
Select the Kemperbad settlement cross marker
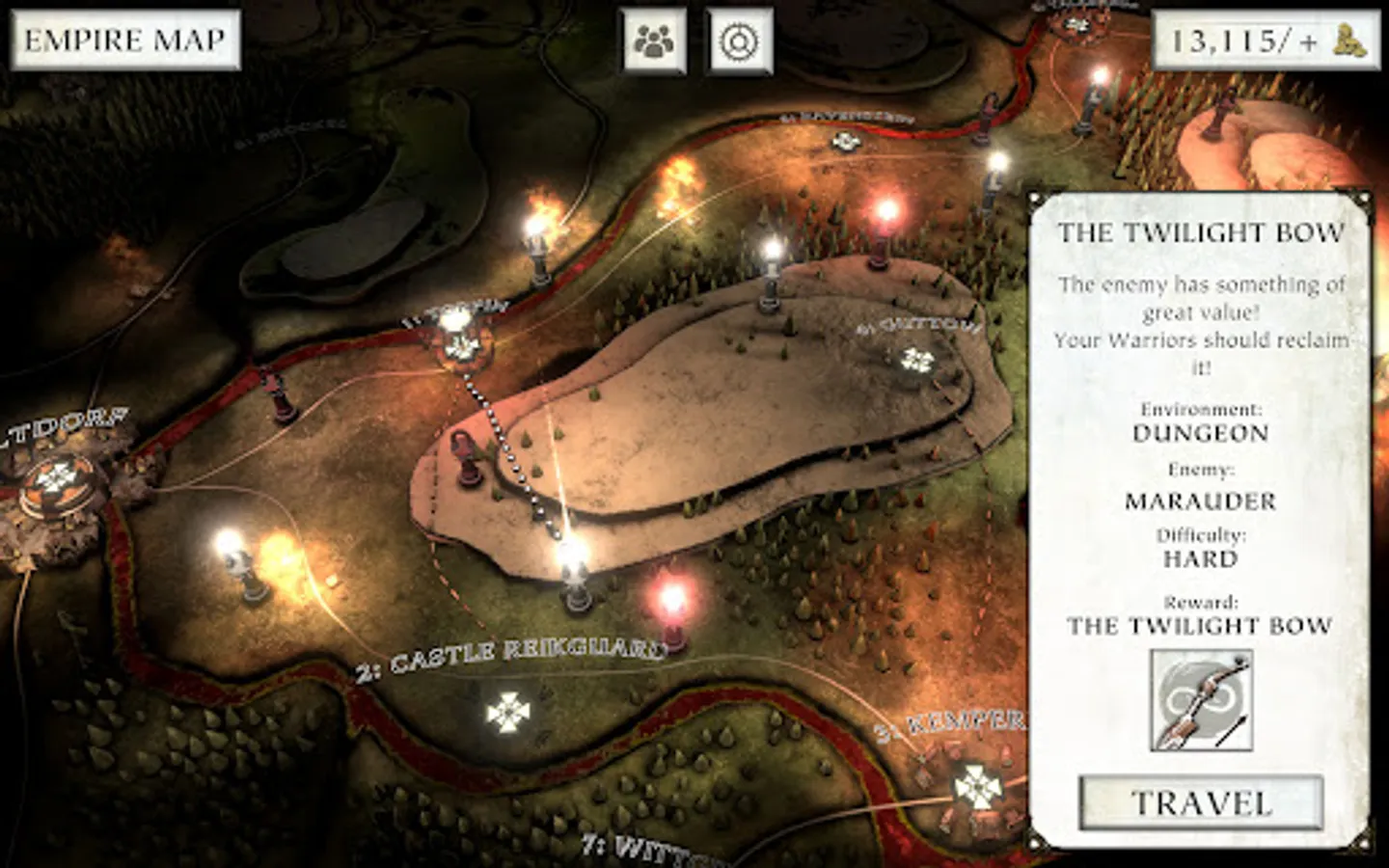click(x=977, y=787)
